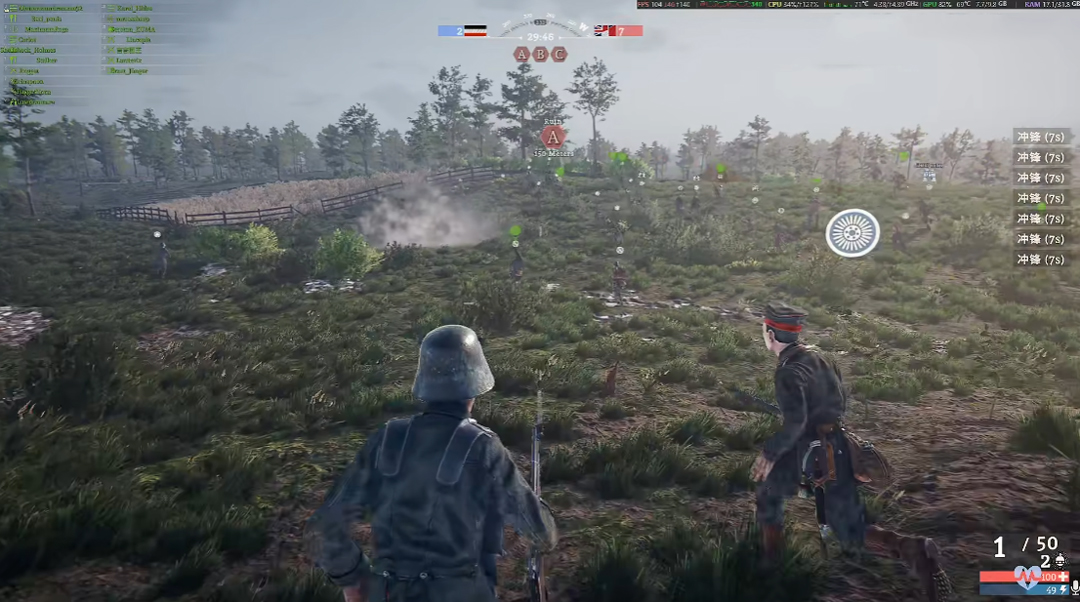Screen dimensions: 1080x602
Task: Select capture point A in the top objective row
Action: tap(522, 54)
